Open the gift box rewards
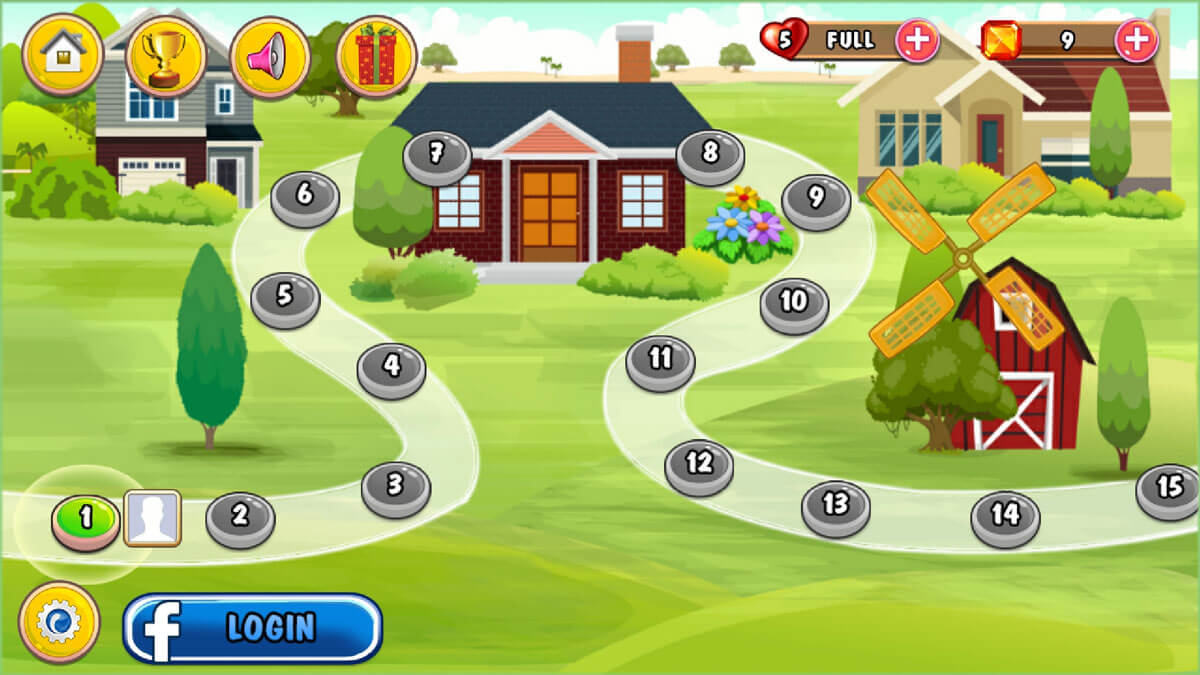 tap(376, 56)
